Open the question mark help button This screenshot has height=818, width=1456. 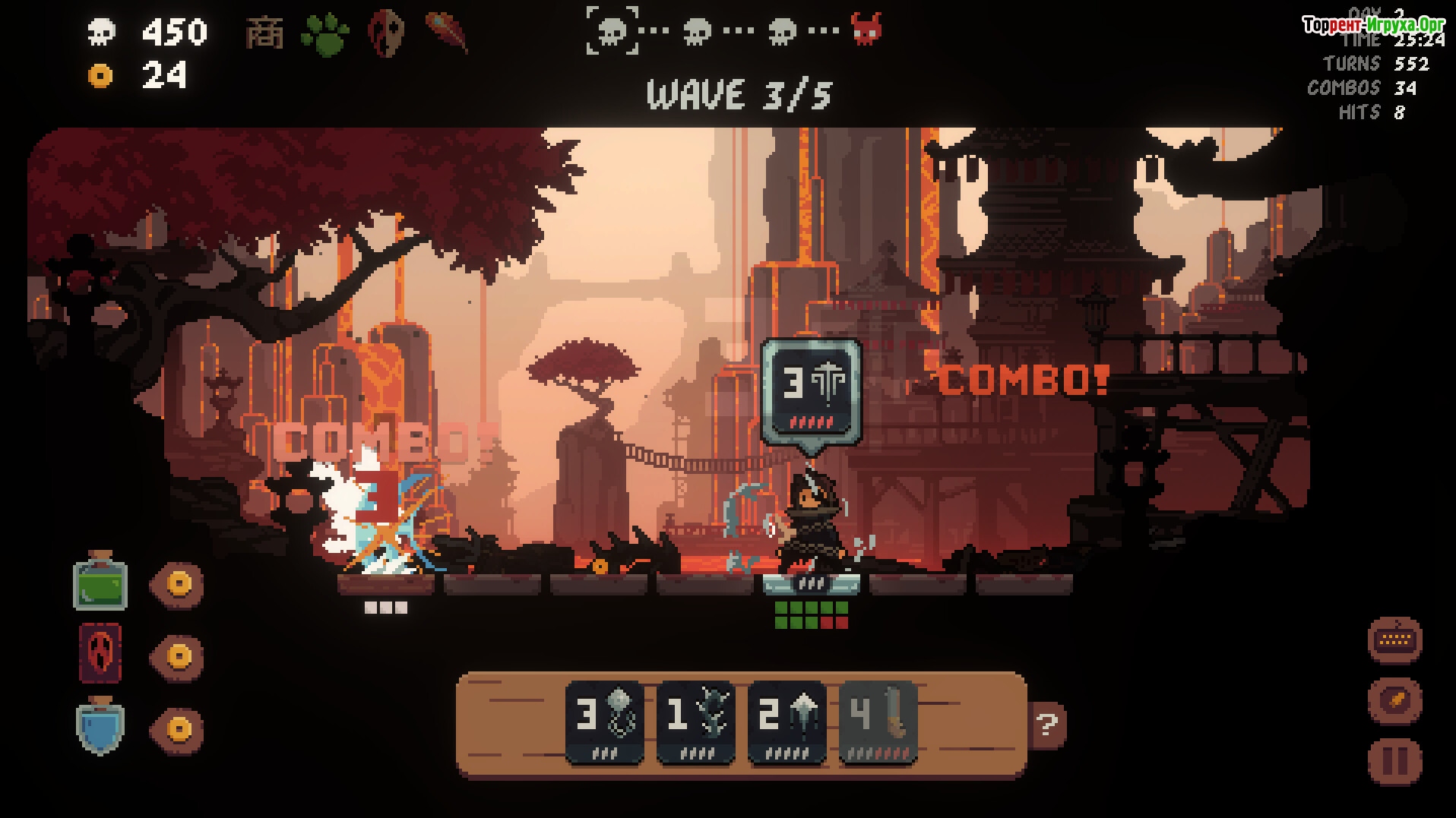(1048, 725)
